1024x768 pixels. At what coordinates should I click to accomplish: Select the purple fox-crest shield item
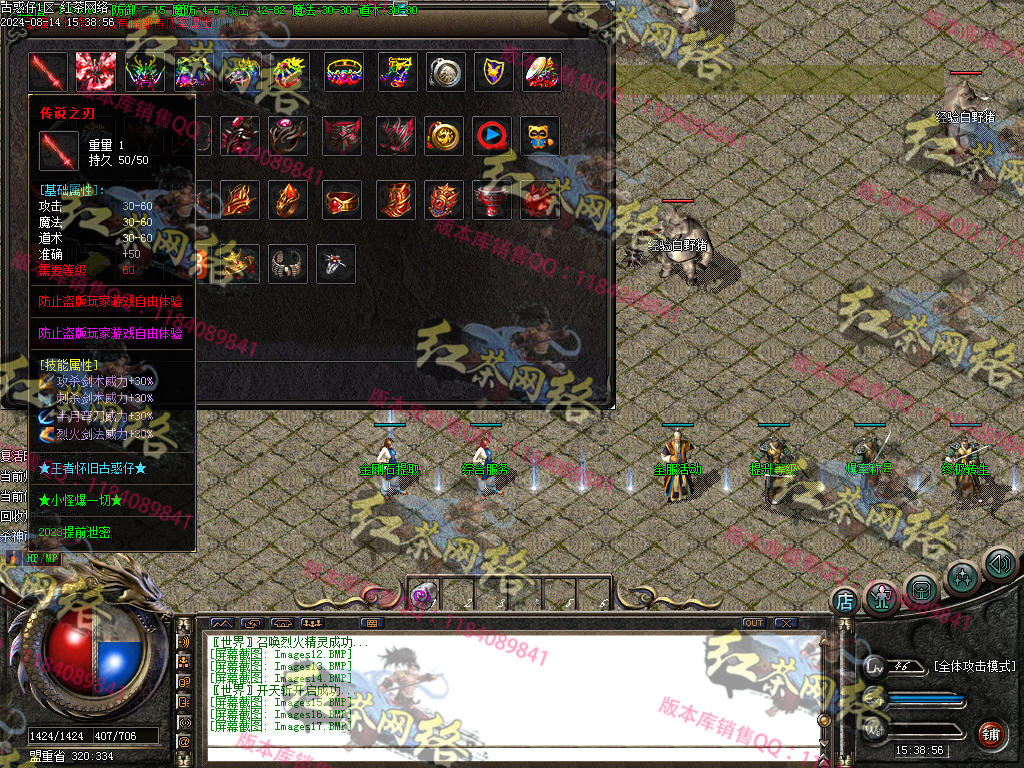[x=493, y=72]
